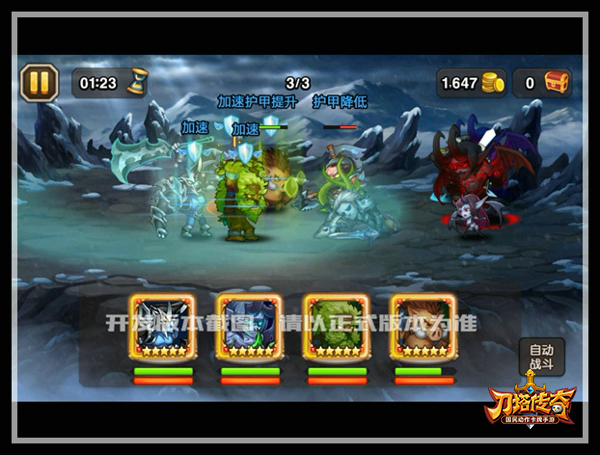Image resolution: width=600 pixels, height=455 pixels.
Task: Choose the green treant hero portrait
Action: coord(336,326)
